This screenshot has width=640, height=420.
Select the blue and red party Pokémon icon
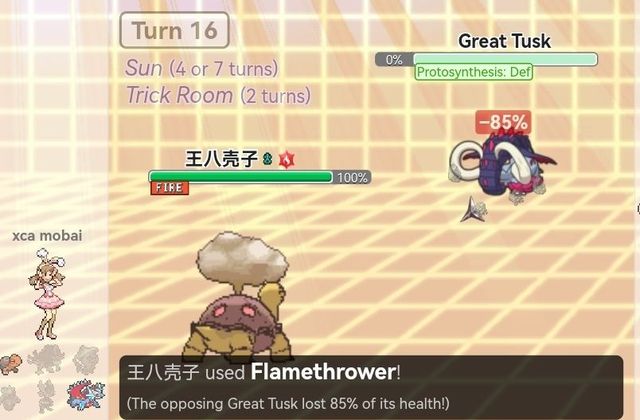pyautogui.click(x=84, y=394)
